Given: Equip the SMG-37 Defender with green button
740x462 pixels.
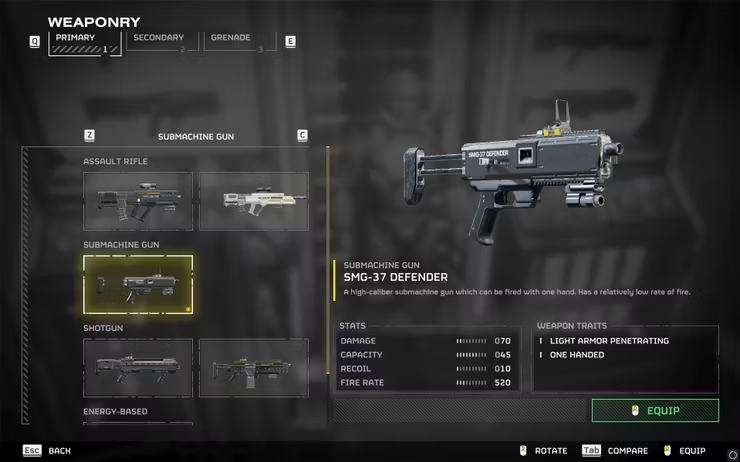Looking at the screenshot, I should (x=655, y=411).
